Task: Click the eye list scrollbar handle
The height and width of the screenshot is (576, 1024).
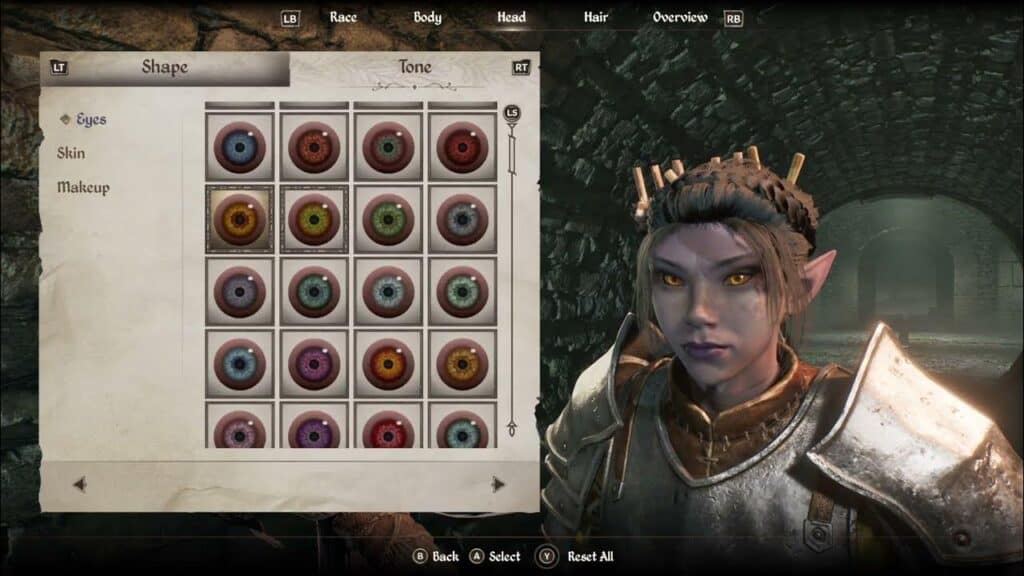Action: pyautogui.click(x=512, y=113)
